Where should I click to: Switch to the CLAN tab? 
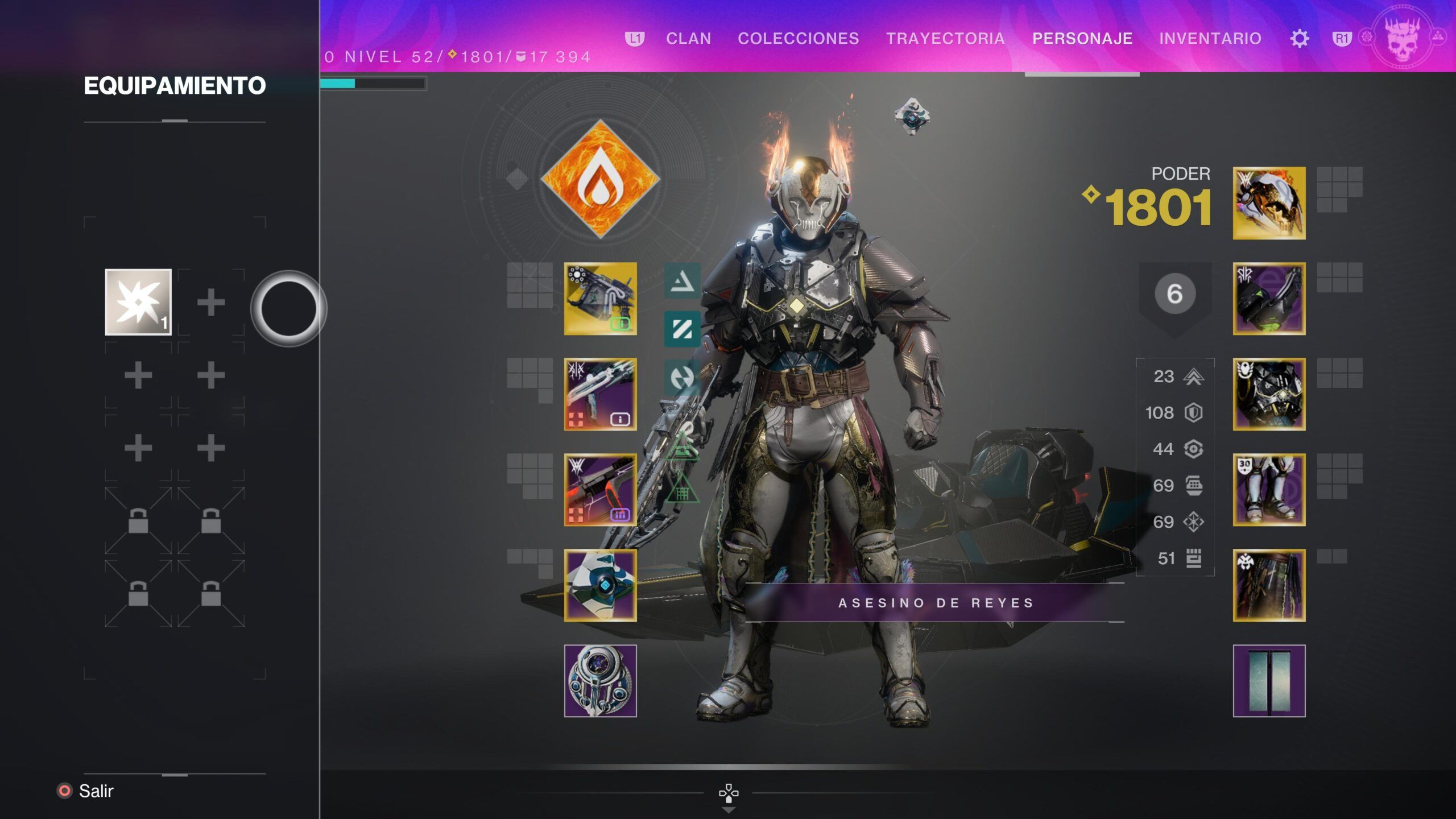click(688, 39)
